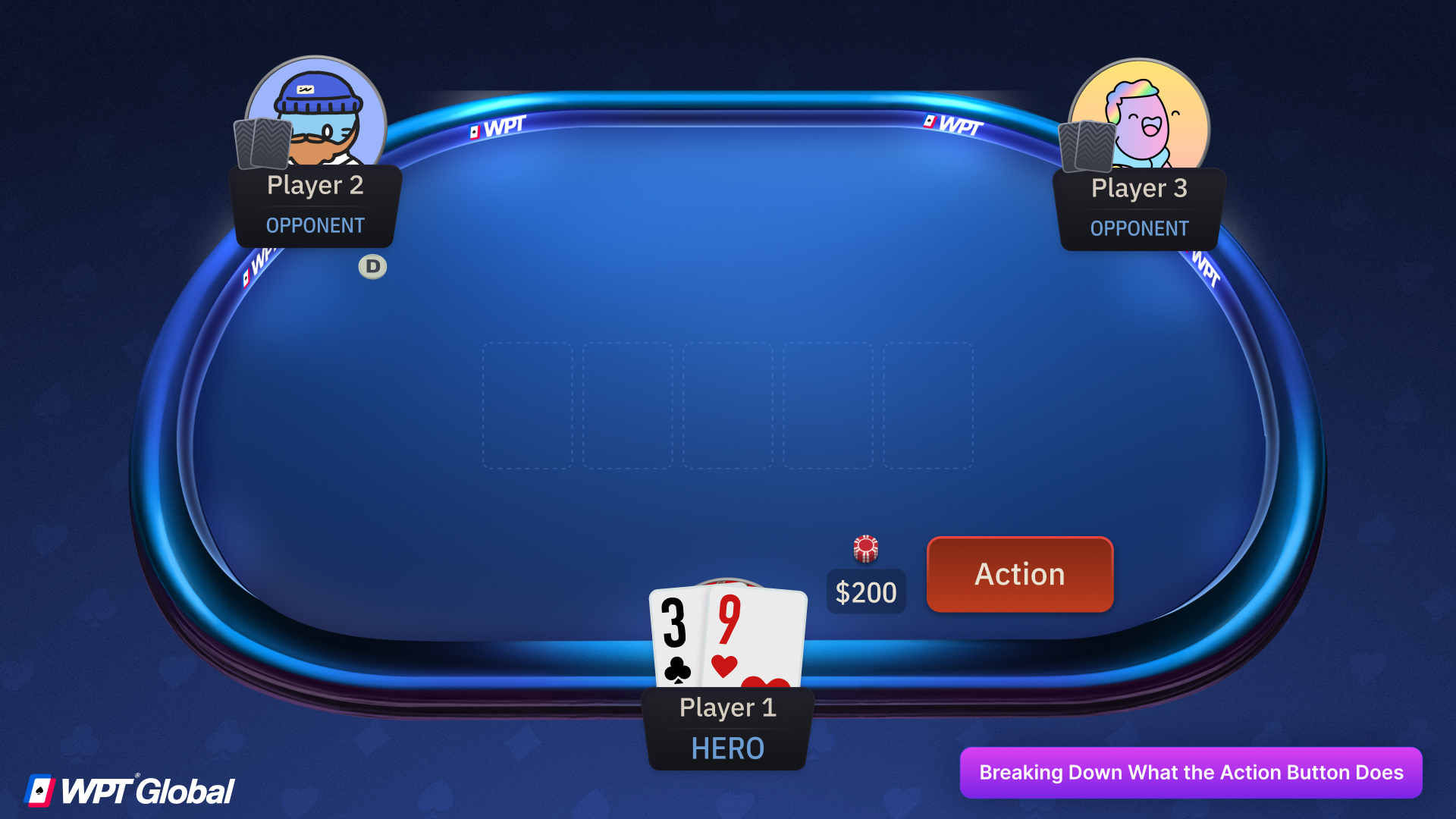Select the WPT Global logo
The image size is (1456, 819).
point(129,789)
